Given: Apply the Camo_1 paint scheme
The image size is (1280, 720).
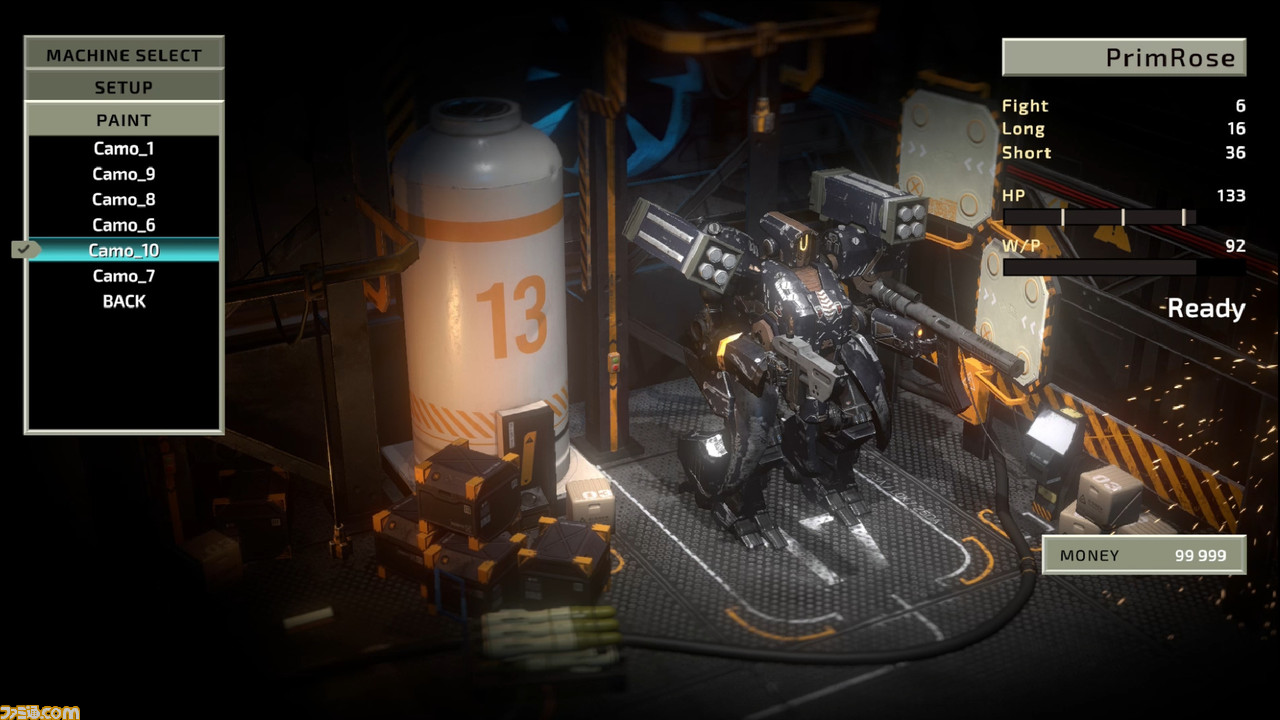Looking at the screenshot, I should tap(123, 148).
